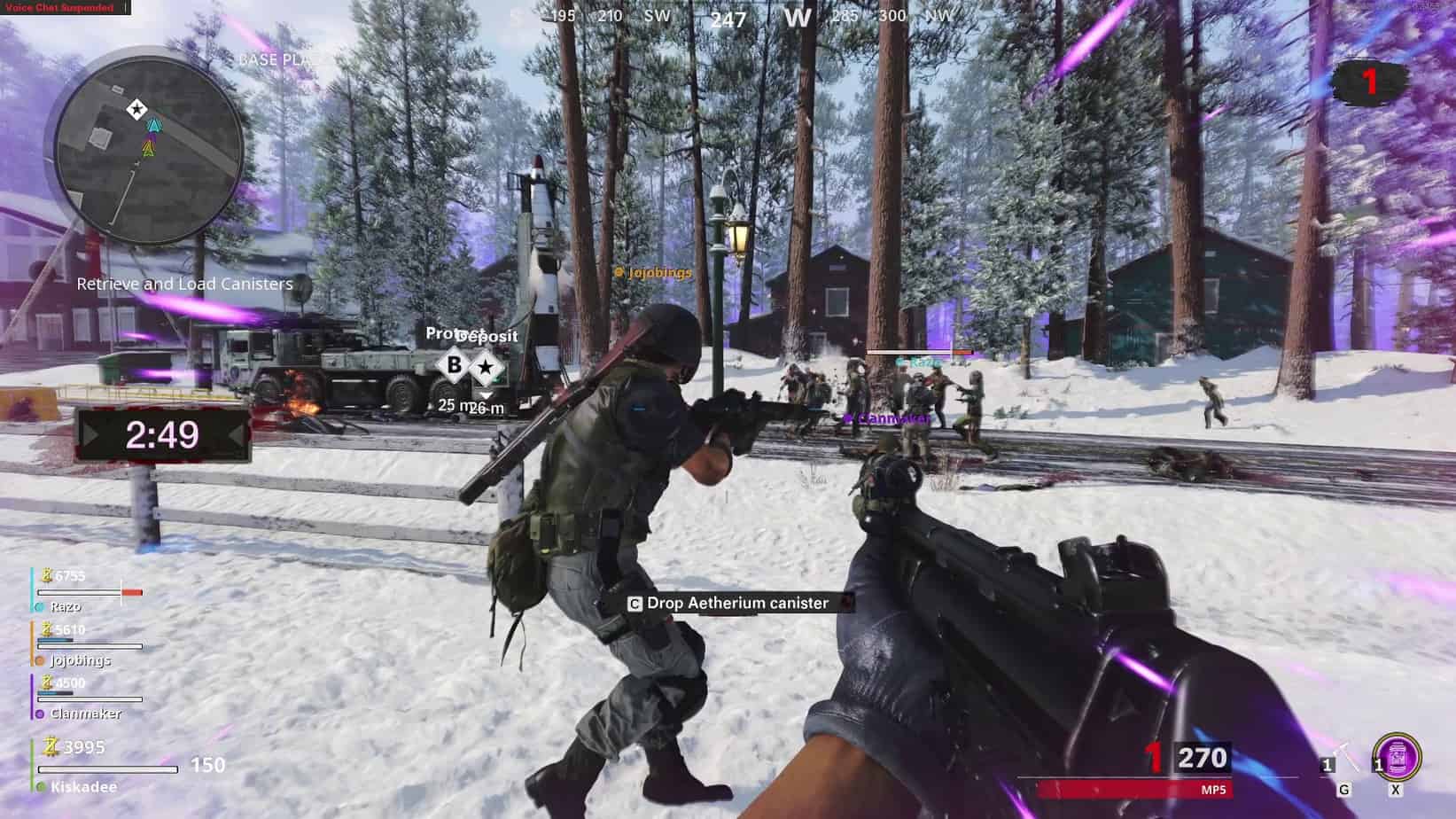This screenshot has height=819, width=1456.
Task: Activate the purple field upgrade icon
Action: 1397,758
